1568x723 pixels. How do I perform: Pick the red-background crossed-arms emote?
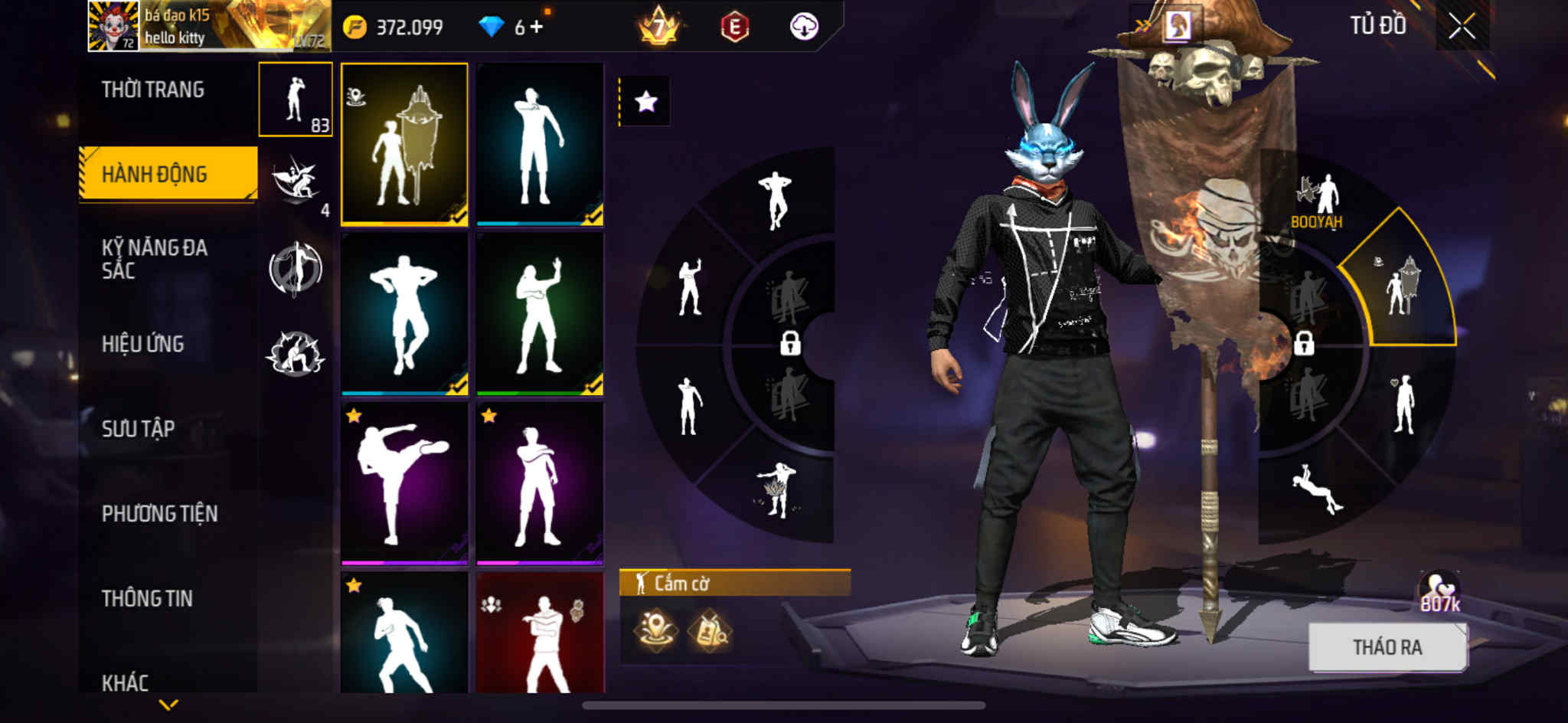(540, 634)
